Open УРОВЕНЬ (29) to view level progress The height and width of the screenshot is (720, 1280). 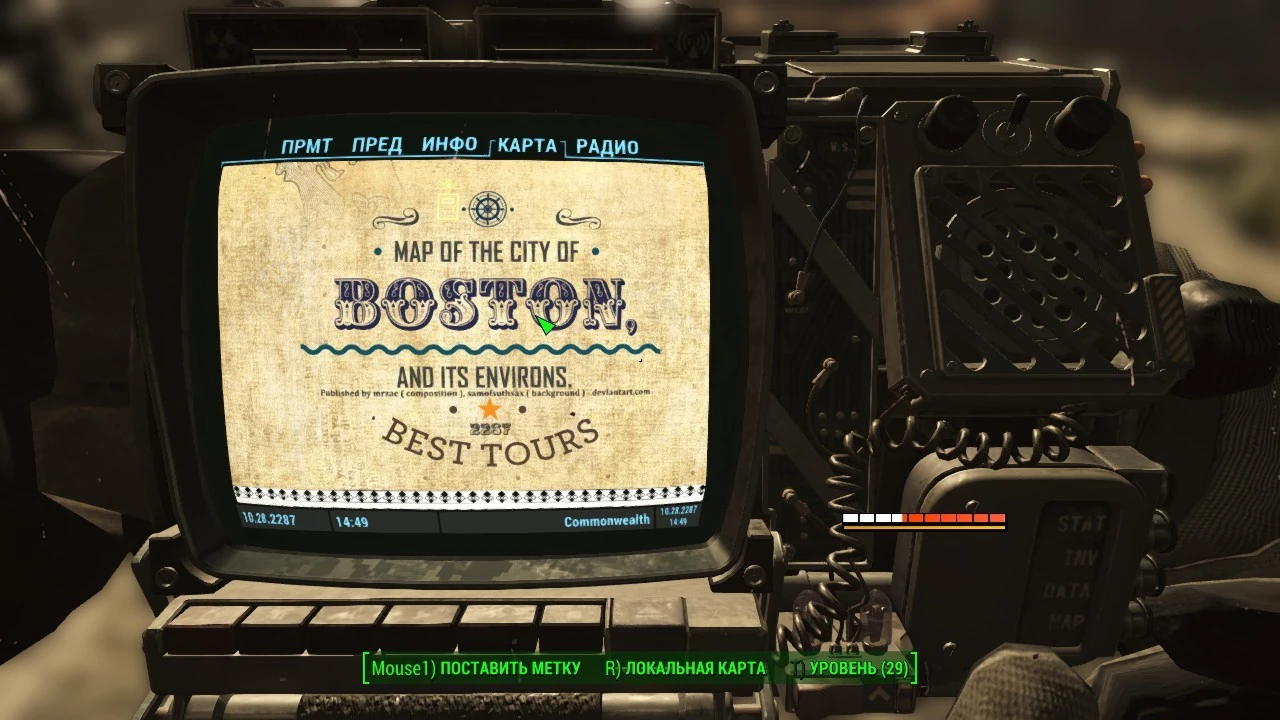tap(855, 667)
